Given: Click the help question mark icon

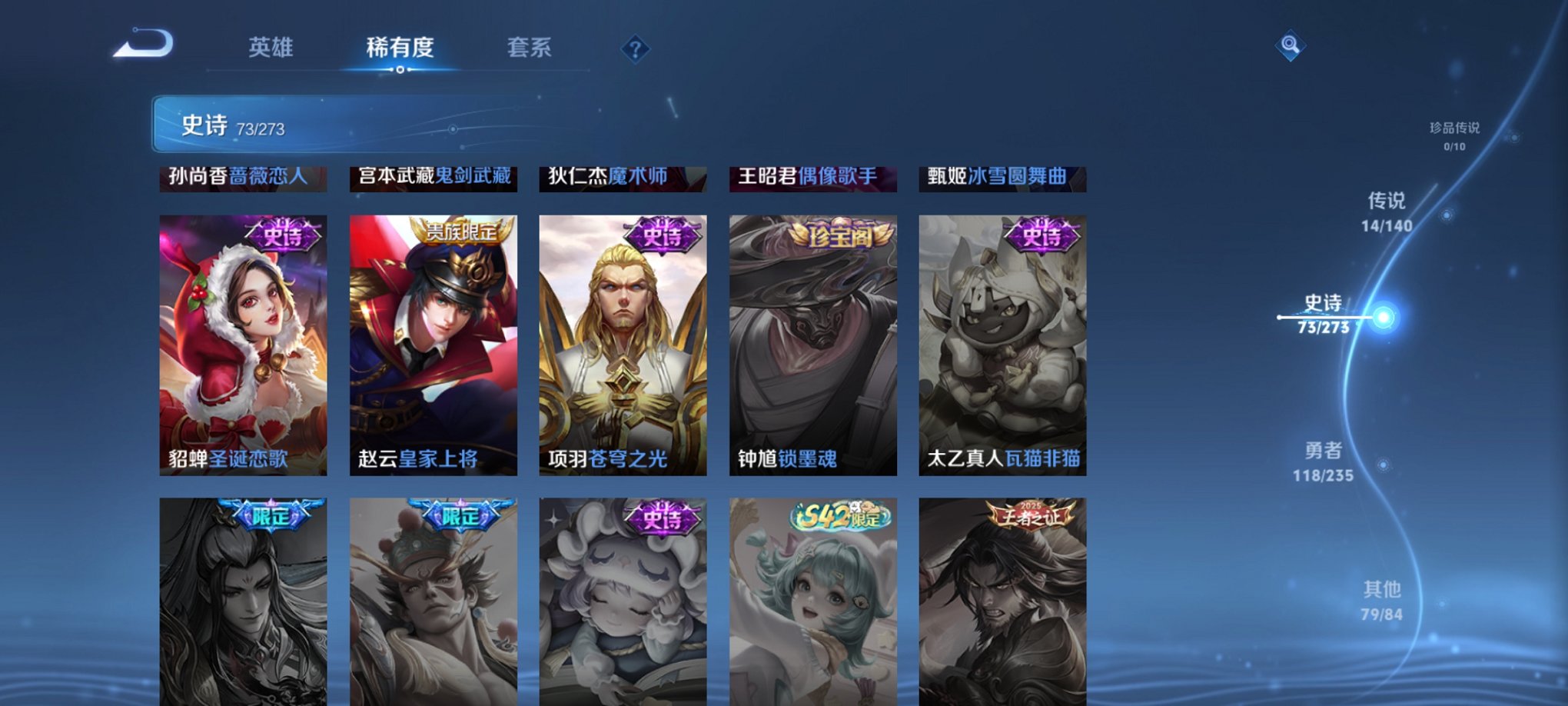Looking at the screenshot, I should tap(635, 48).
